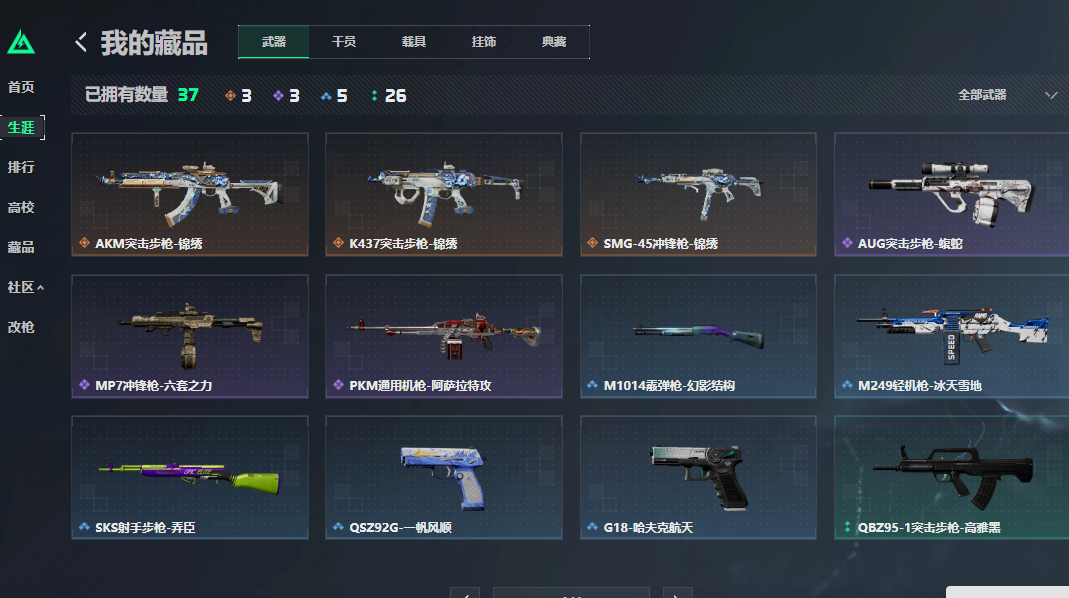Choose the QBZ95-1突击步枪-高雅黑 card
1069x598 pixels.
(951, 478)
